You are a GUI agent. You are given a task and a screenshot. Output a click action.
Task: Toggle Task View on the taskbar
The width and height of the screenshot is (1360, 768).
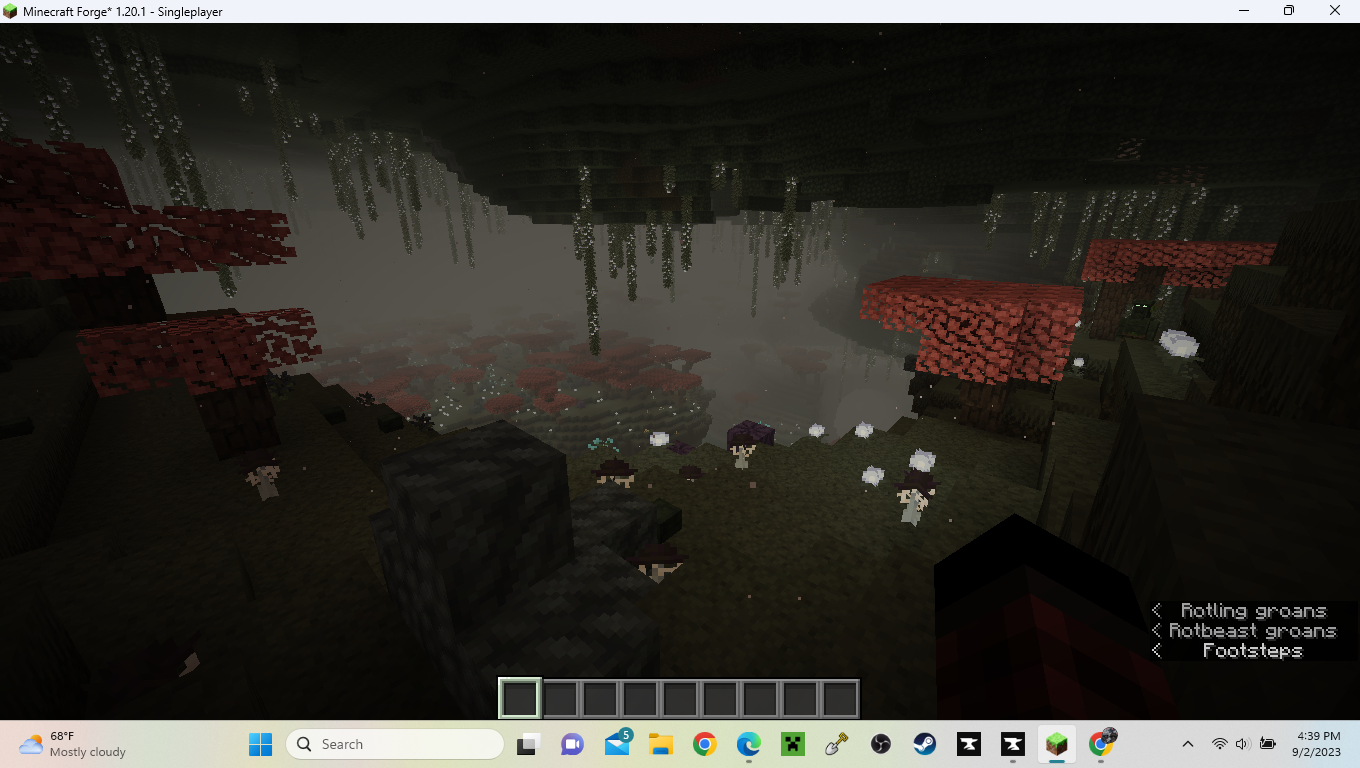(527, 744)
